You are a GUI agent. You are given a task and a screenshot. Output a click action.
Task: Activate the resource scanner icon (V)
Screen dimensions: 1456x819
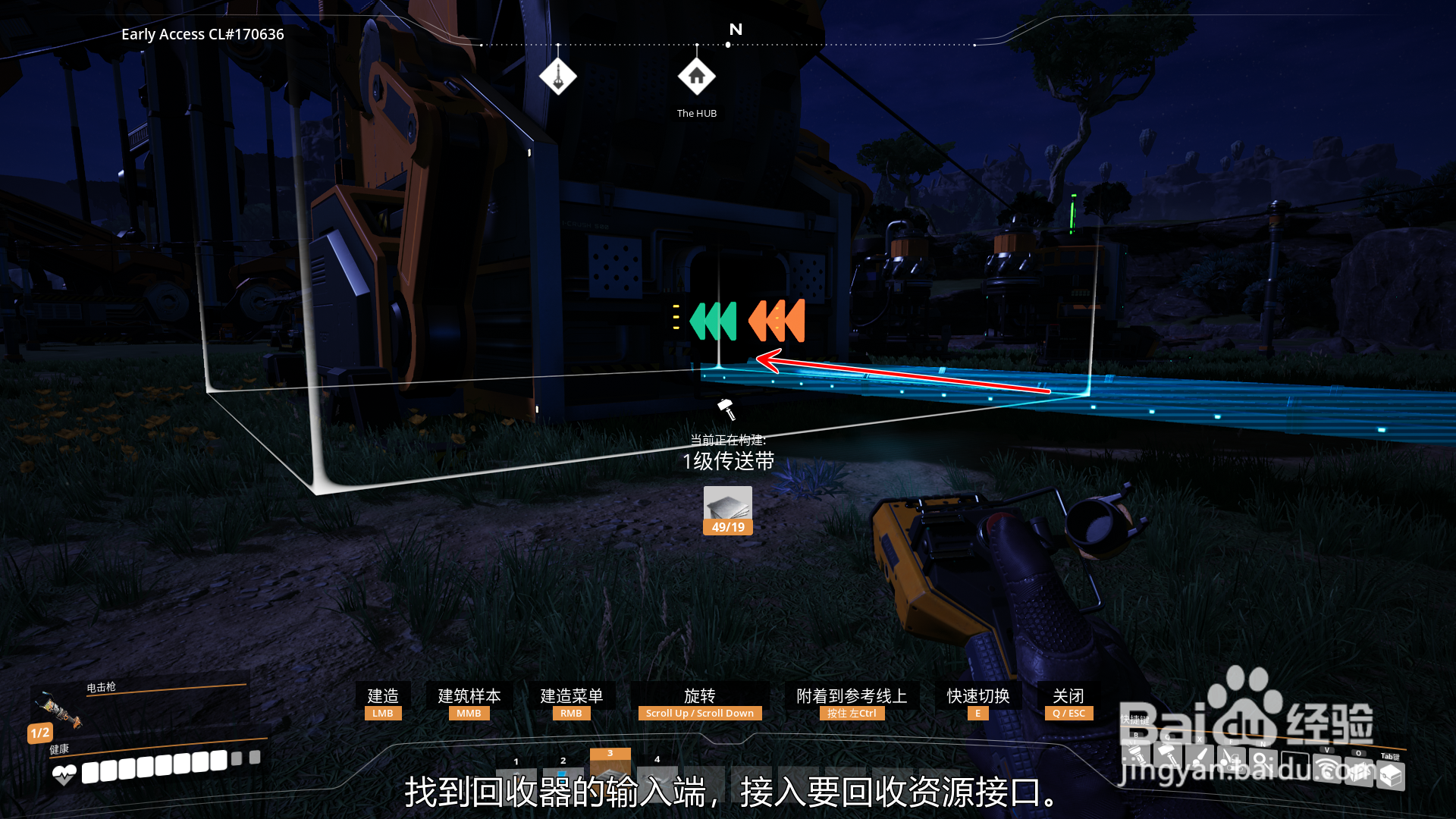pos(1326,770)
